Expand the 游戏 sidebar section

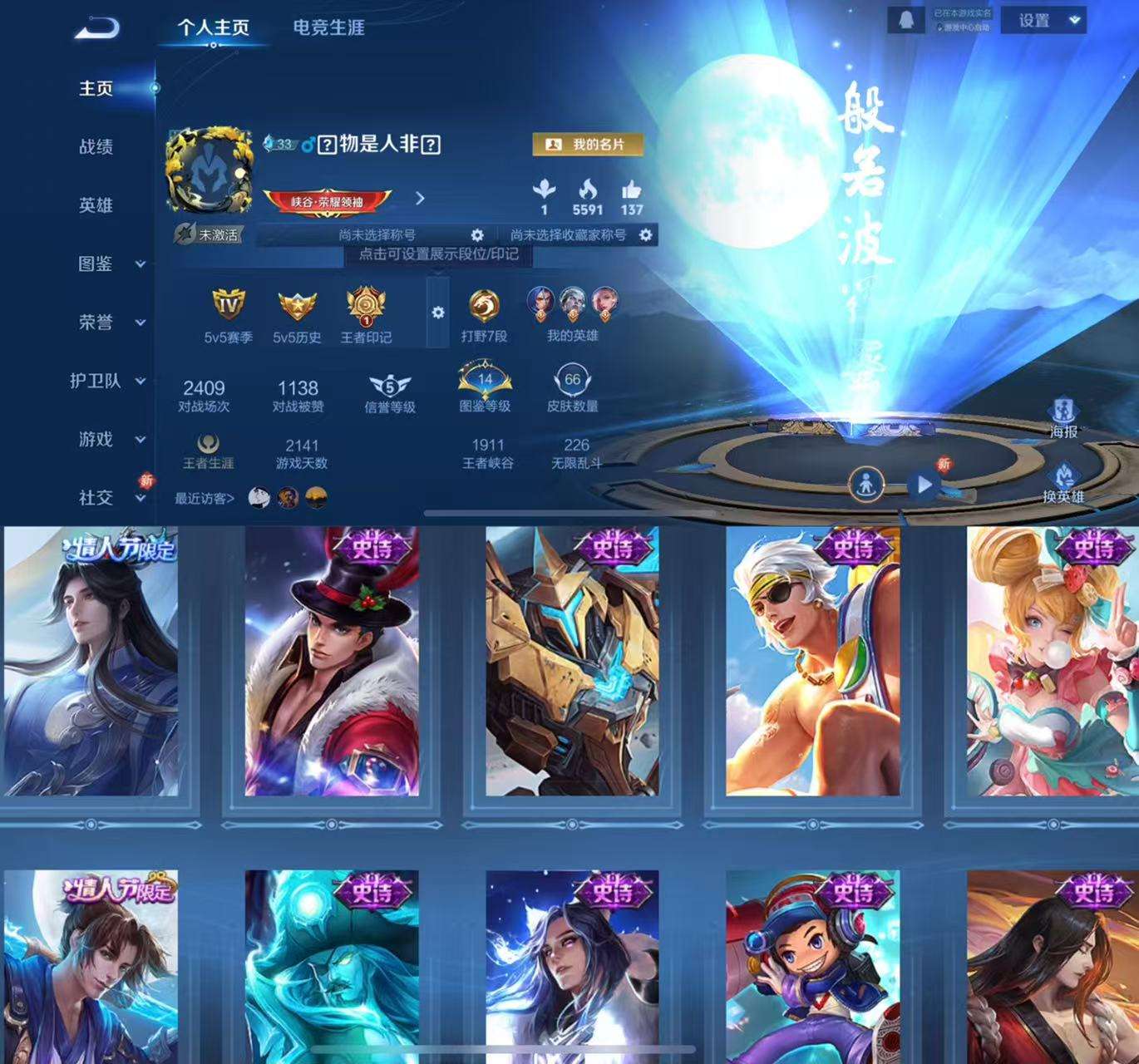pyautogui.click(x=94, y=439)
